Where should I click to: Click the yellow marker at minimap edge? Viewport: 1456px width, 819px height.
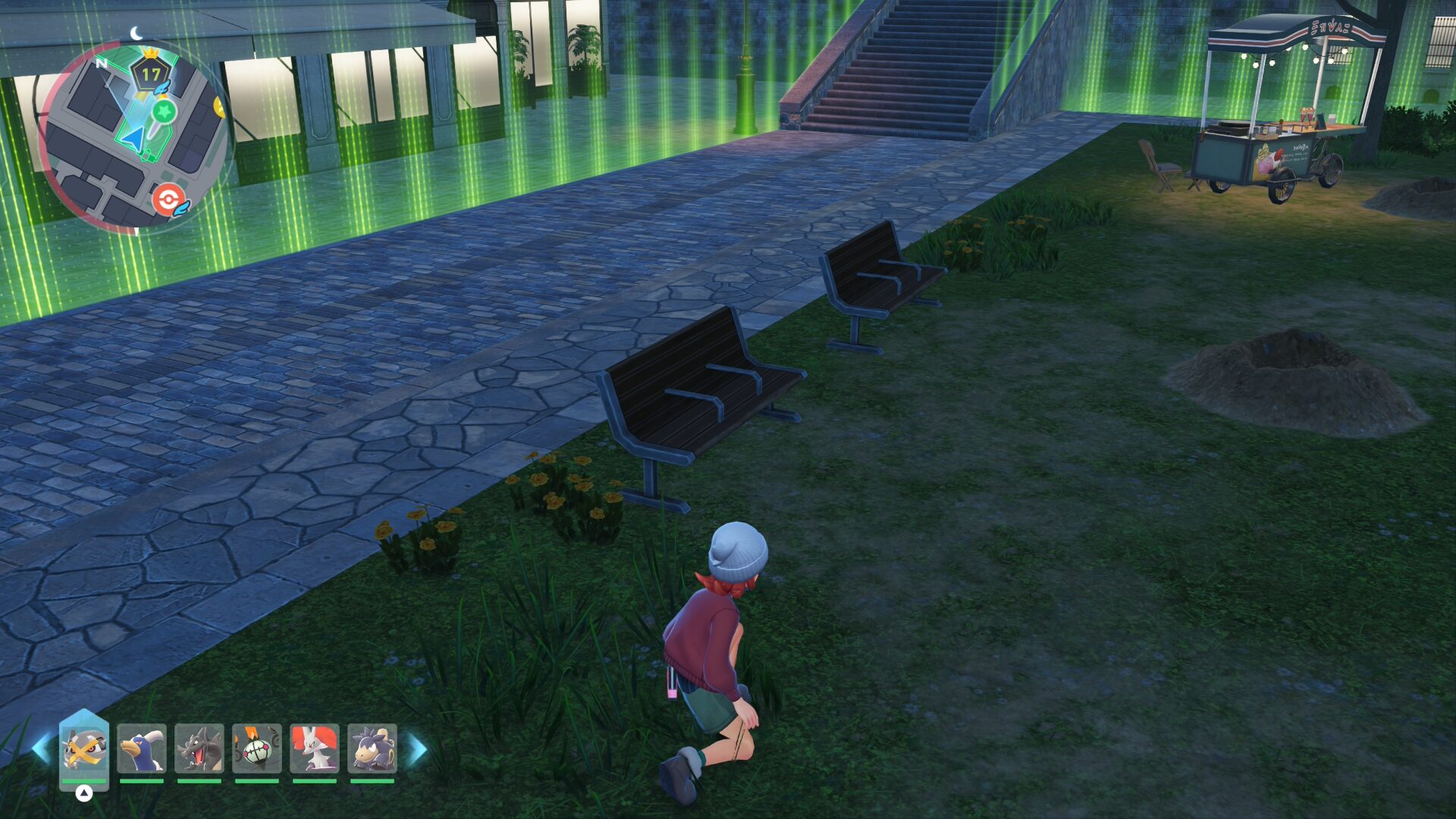click(219, 107)
